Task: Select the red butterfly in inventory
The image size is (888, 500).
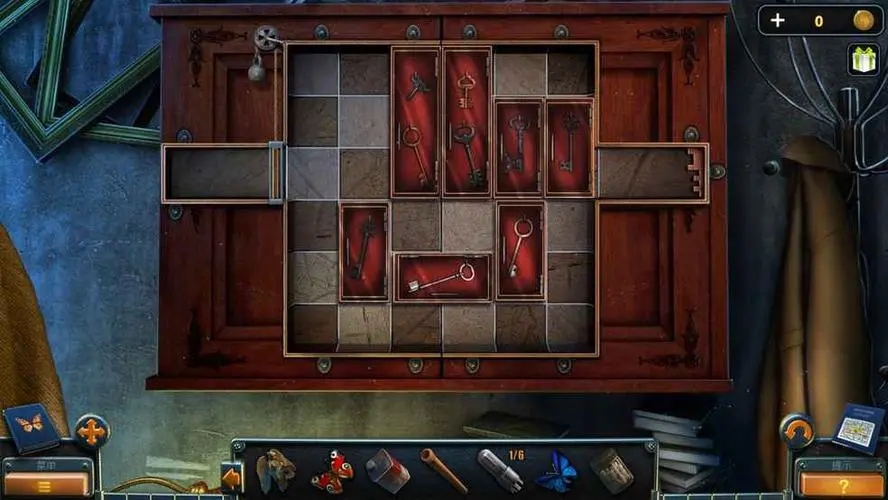Action: tap(332, 471)
